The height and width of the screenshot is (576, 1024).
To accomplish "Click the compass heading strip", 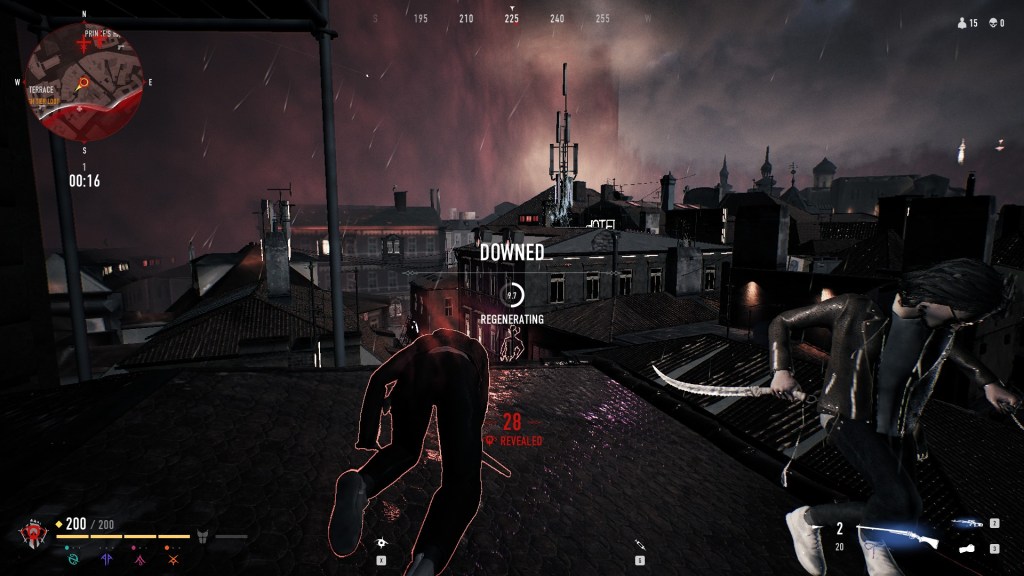I will click(511, 18).
